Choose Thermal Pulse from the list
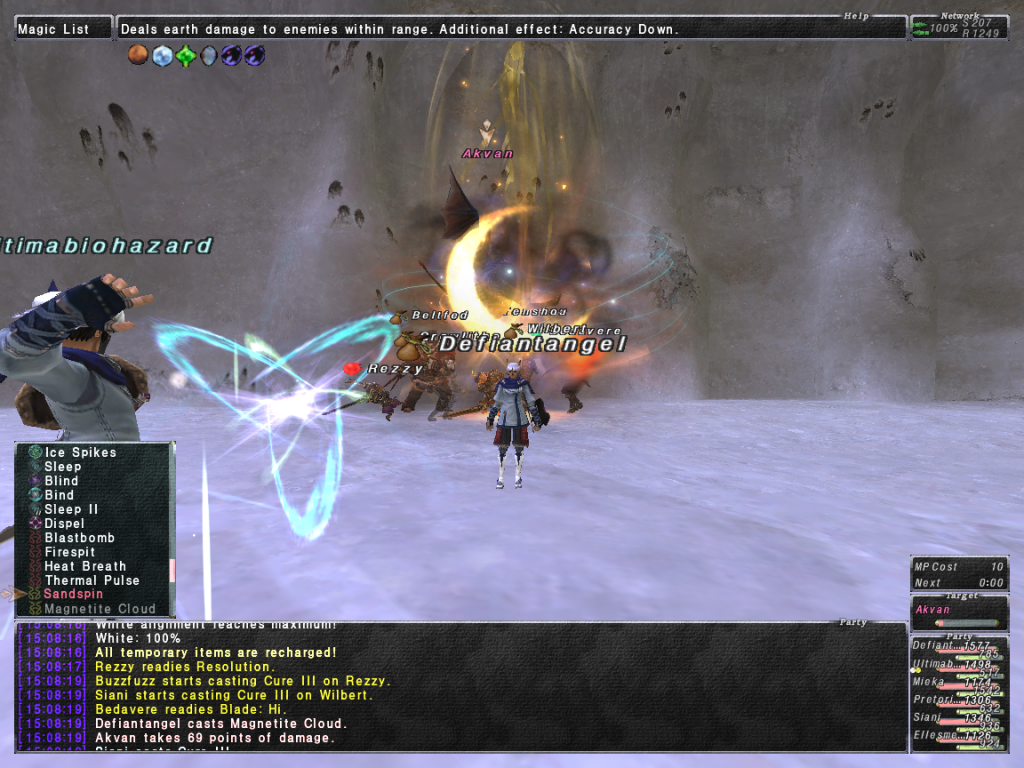 92,580
